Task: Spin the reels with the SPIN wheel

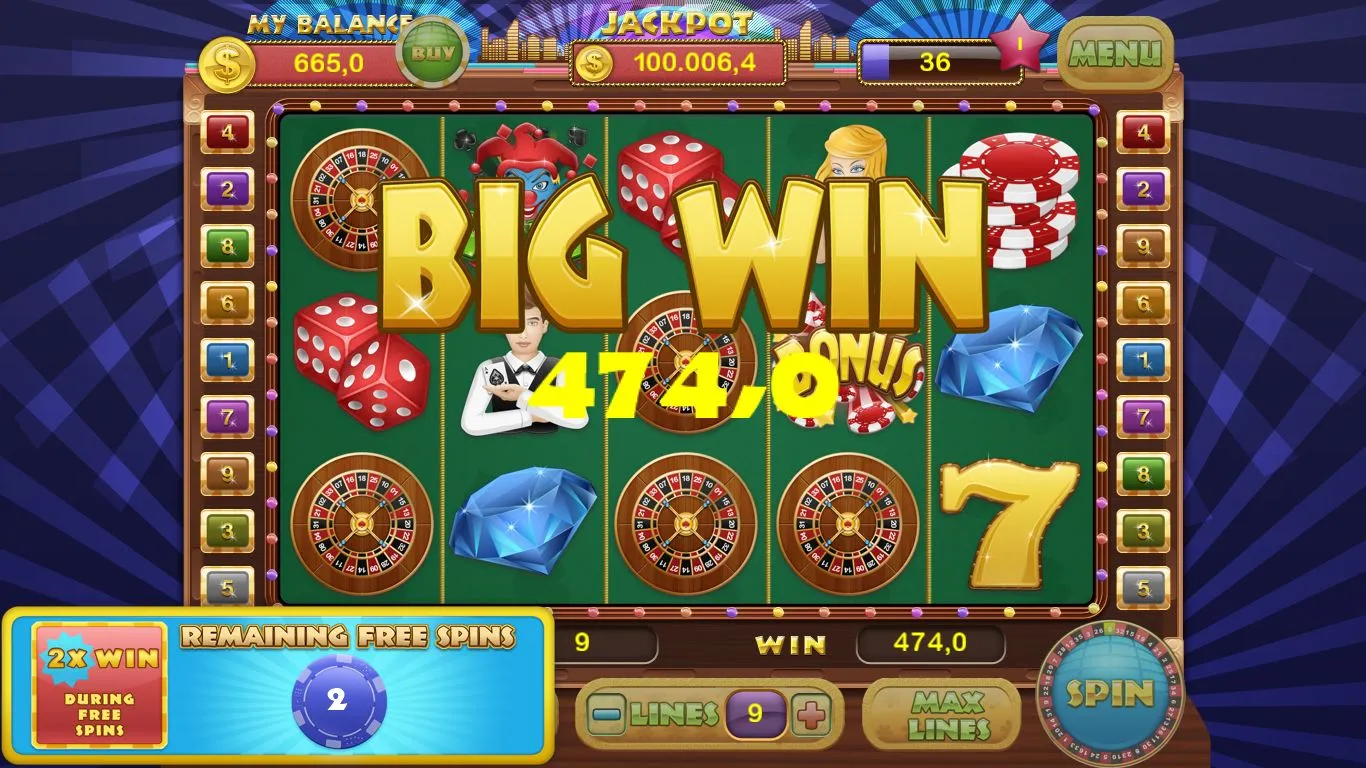Action: [1110, 693]
